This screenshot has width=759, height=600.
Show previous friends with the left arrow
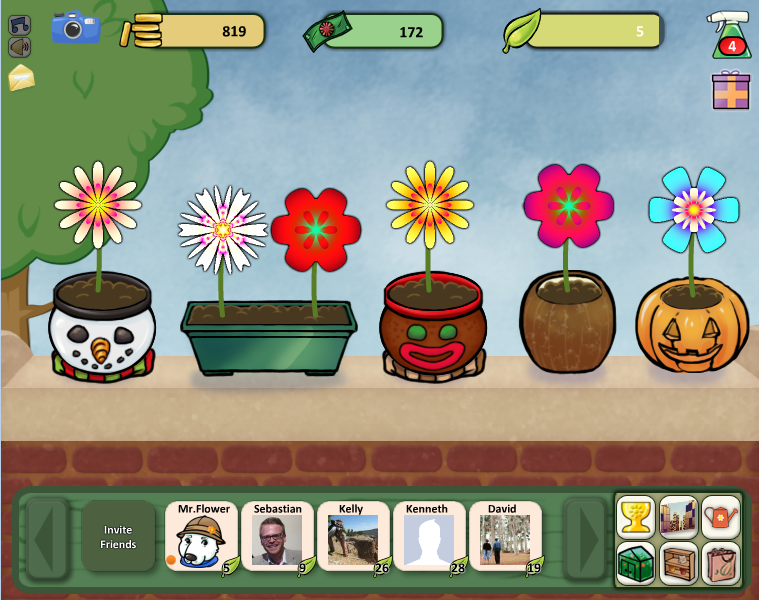click(46, 538)
